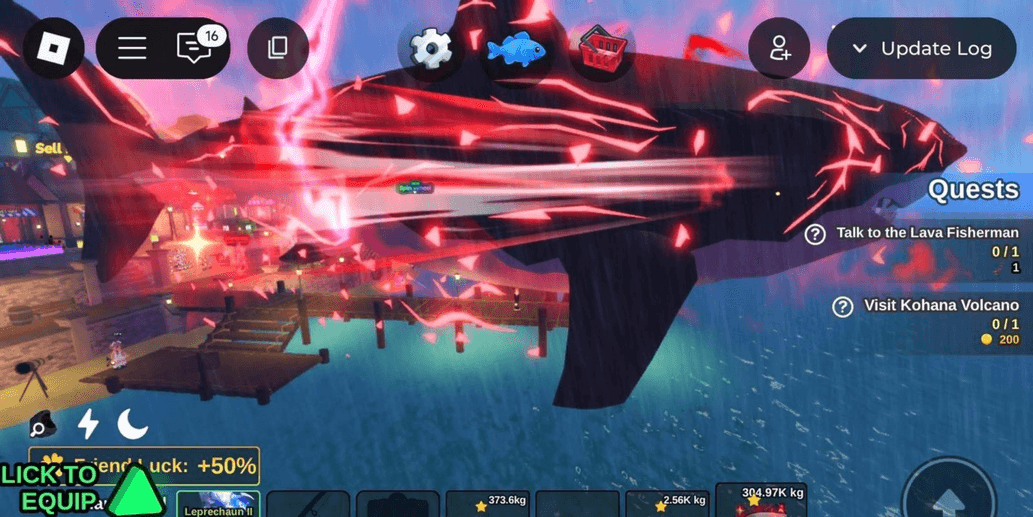Click the lightning bolt status icon

tap(88, 424)
